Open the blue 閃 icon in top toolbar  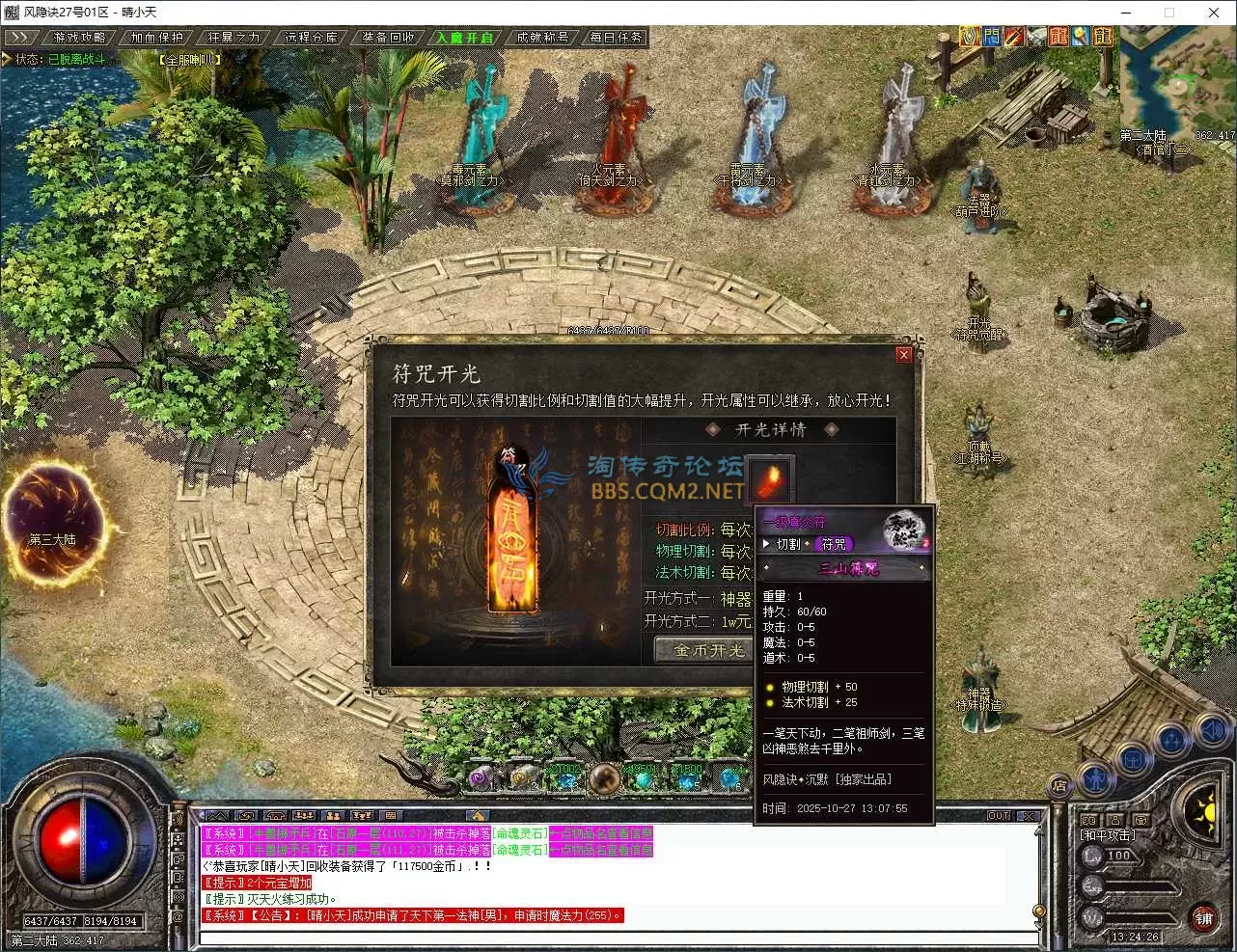[991, 36]
